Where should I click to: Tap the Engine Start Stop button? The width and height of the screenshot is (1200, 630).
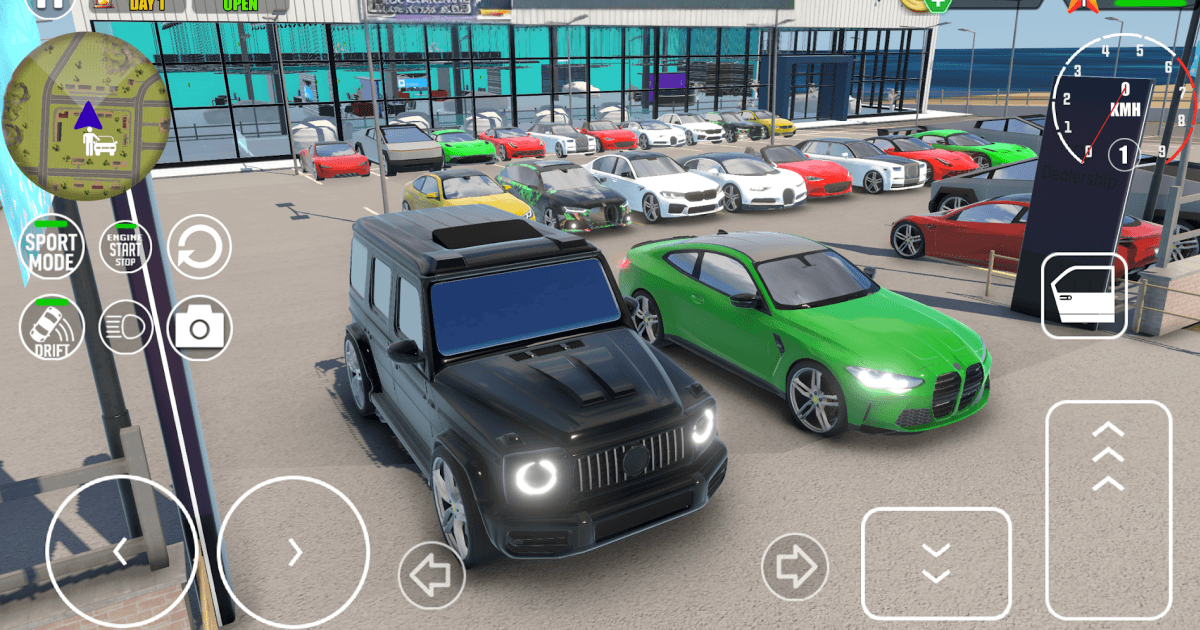pyautogui.click(x=125, y=247)
